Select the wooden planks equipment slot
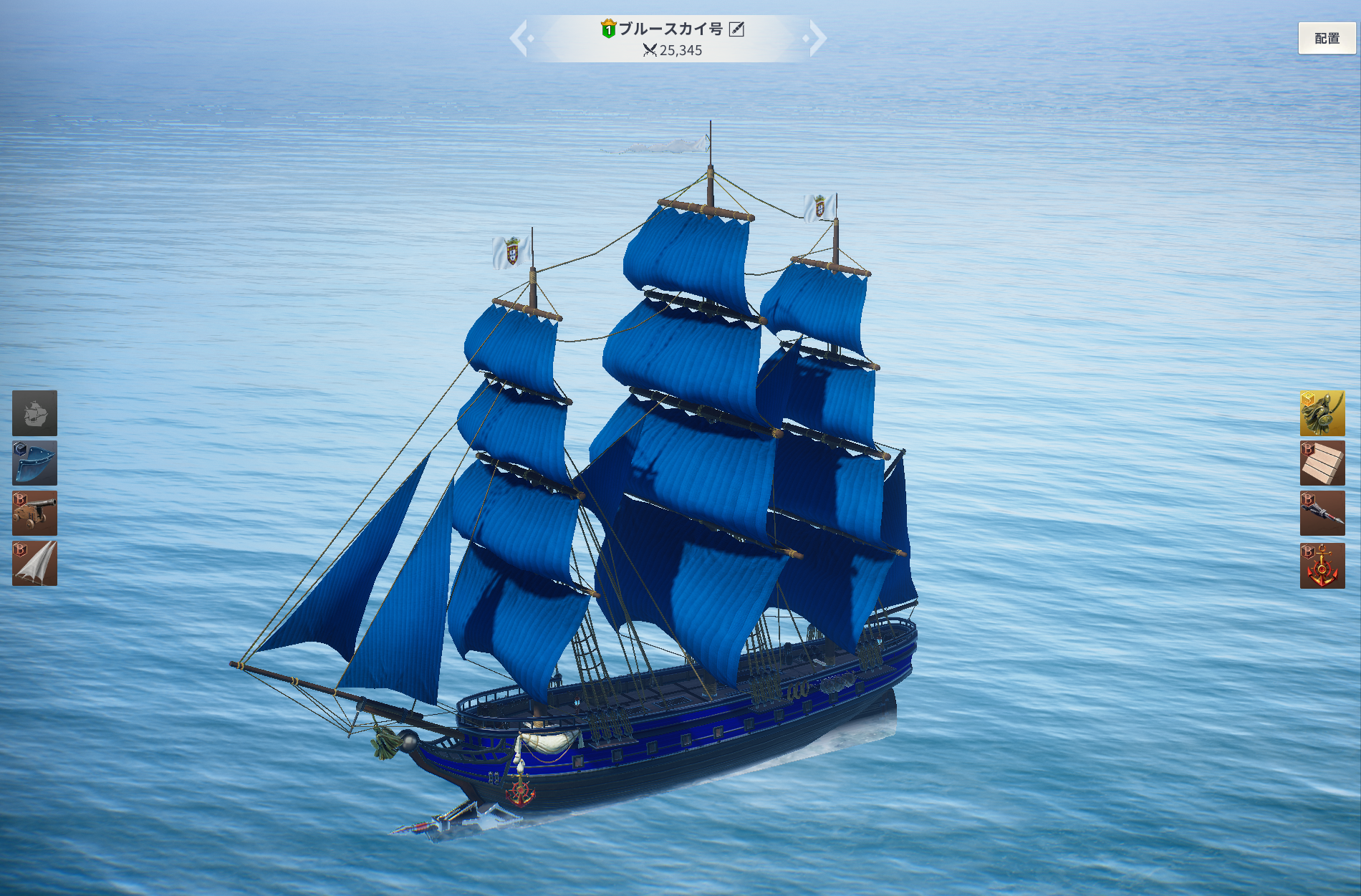This screenshot has height=896, width=1361. [1322, 463]
